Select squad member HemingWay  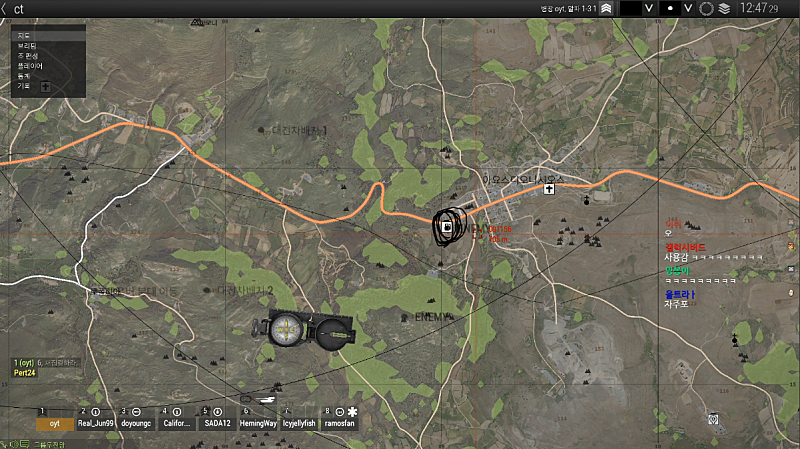pyautogui.click(x=259, y=423)
